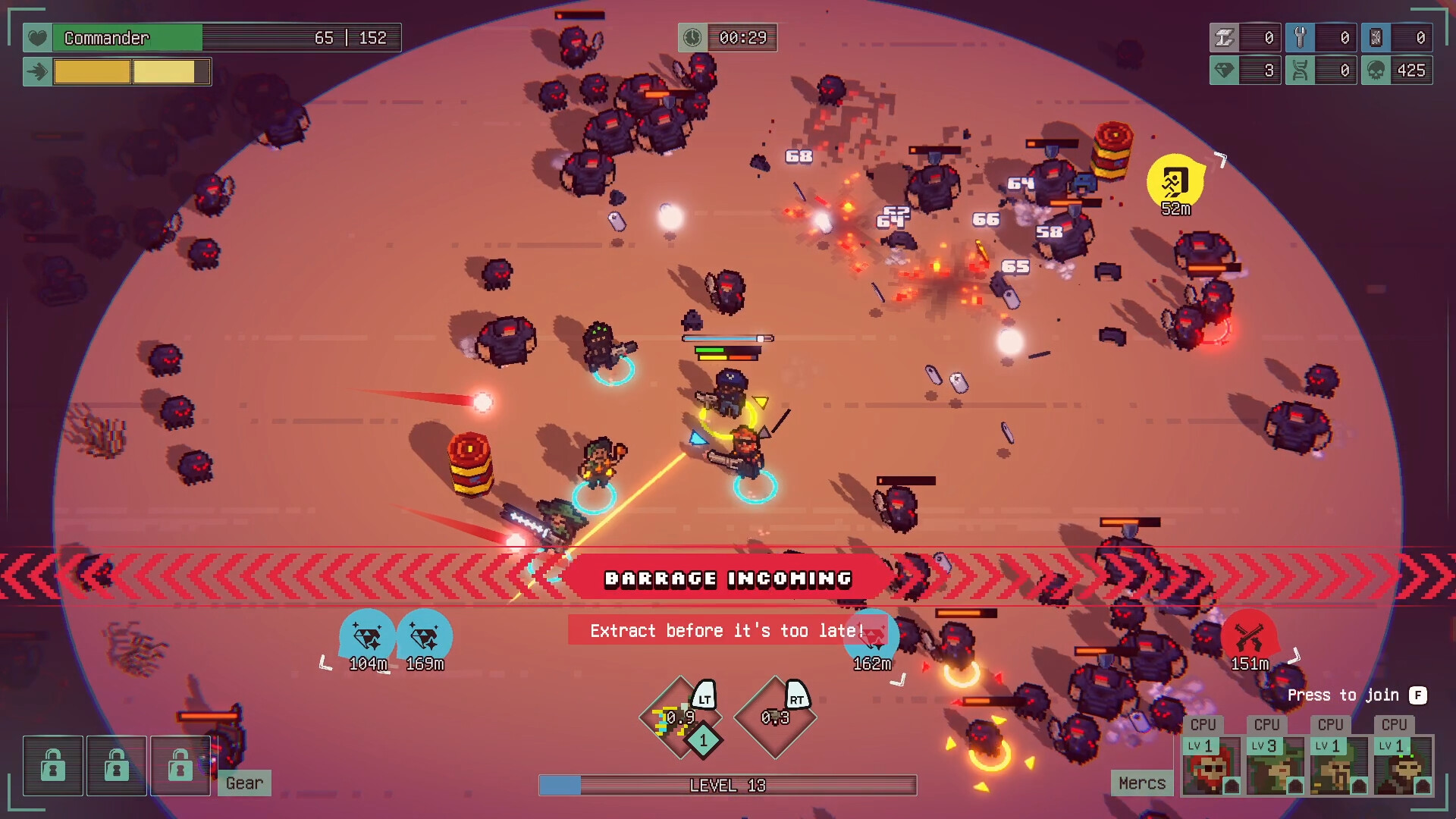
Task: Select the steel beam resource counter
Action: coord(1246,37)
